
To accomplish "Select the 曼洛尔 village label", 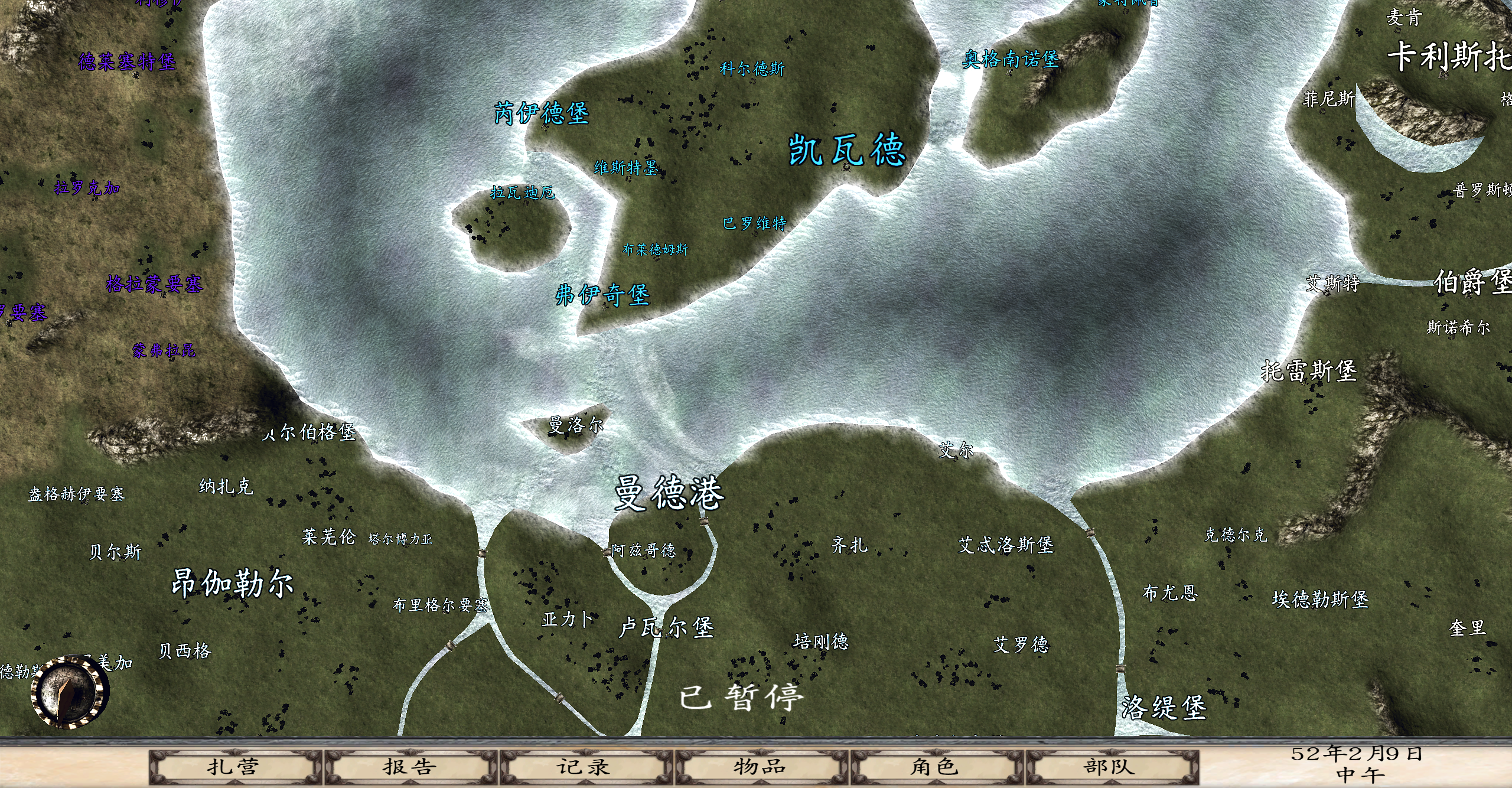I will (576, 425).
